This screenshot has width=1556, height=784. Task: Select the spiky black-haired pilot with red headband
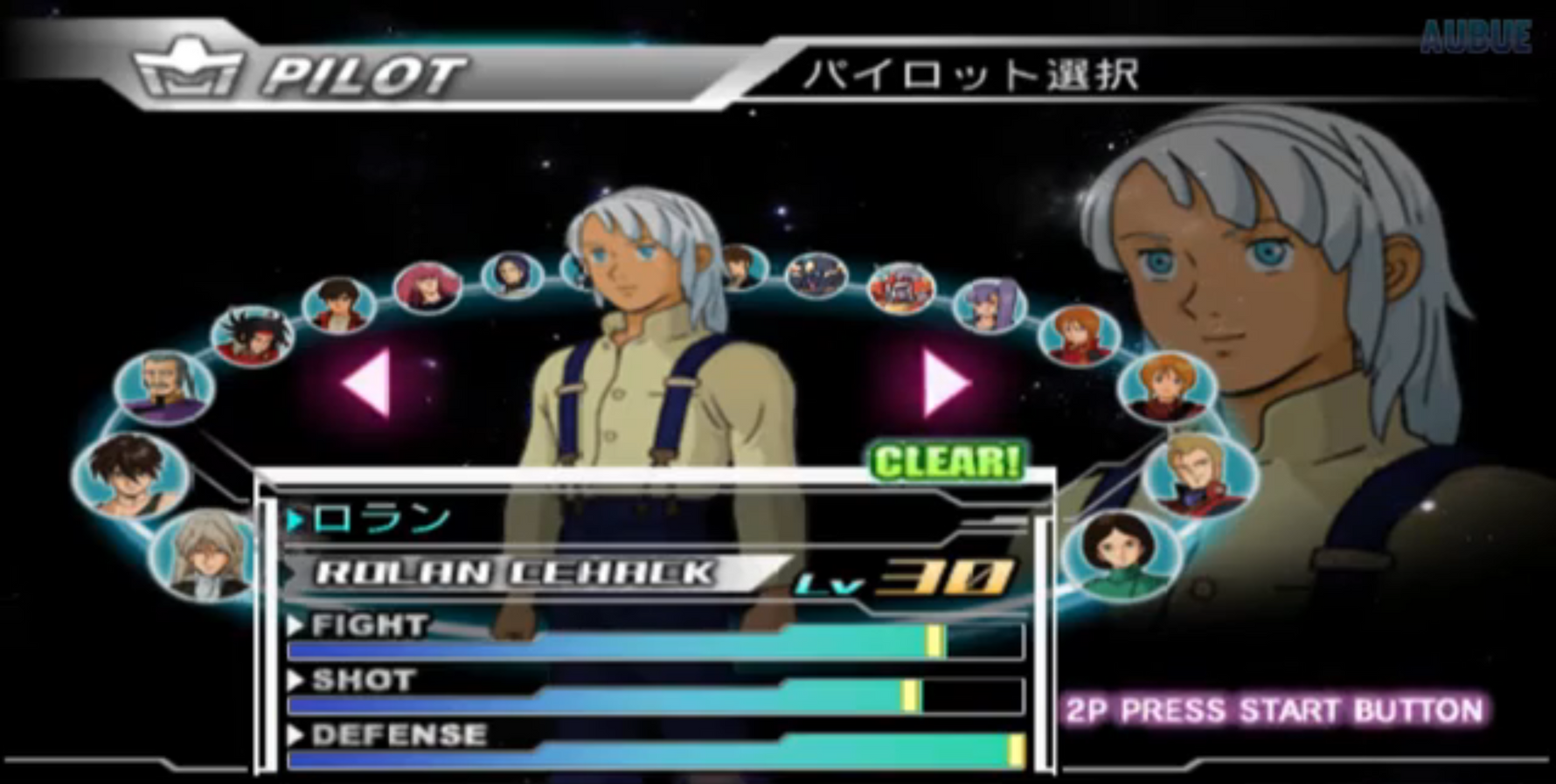click(x=254, y=335)
